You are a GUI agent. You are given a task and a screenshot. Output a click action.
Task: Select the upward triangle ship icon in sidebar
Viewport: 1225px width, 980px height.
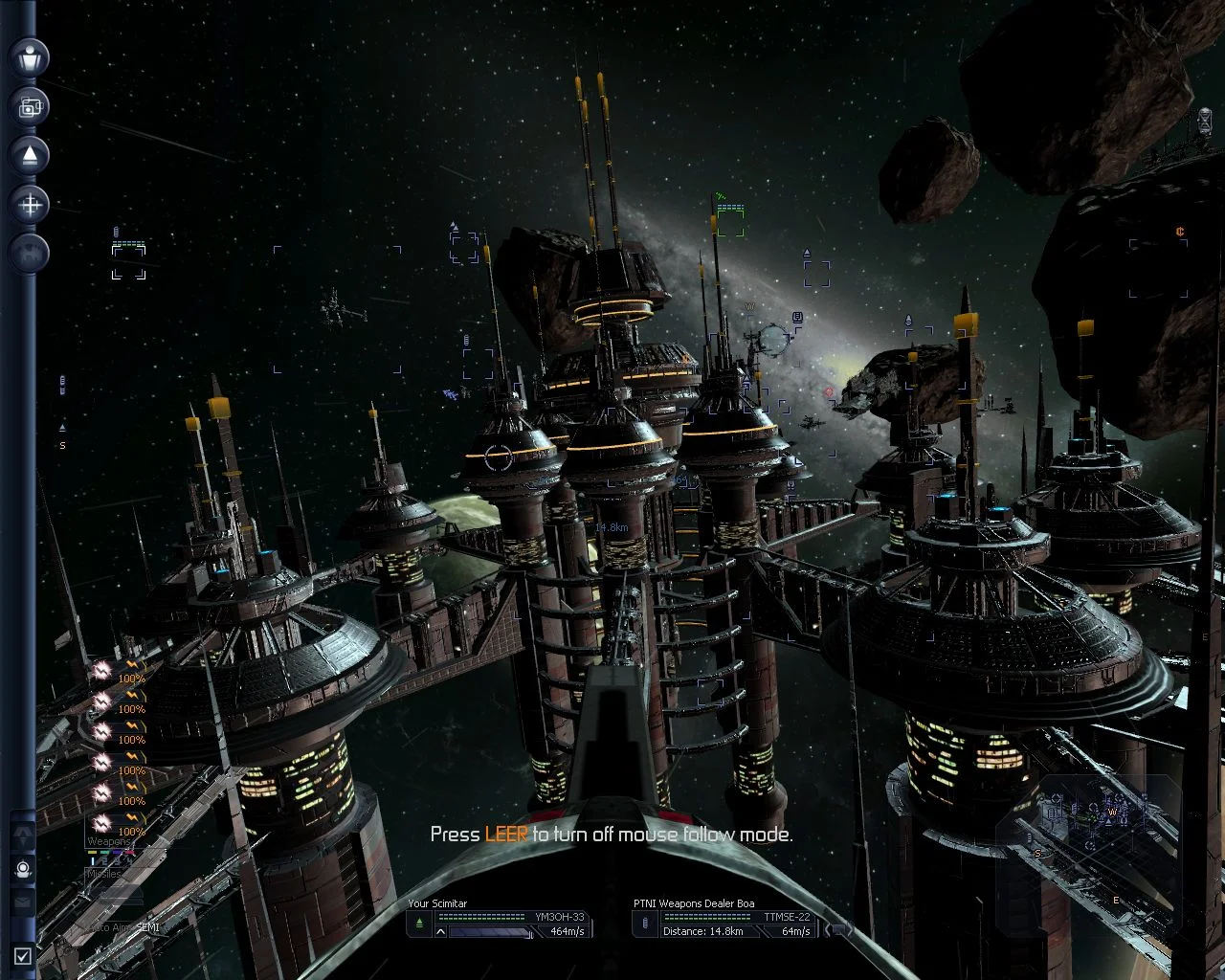30,155
